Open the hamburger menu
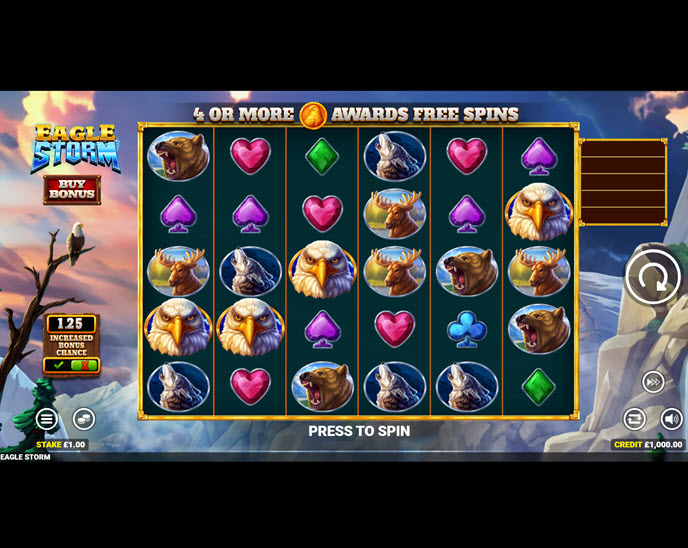This screenshot has height=548, width=688. (x=47, y=419)
